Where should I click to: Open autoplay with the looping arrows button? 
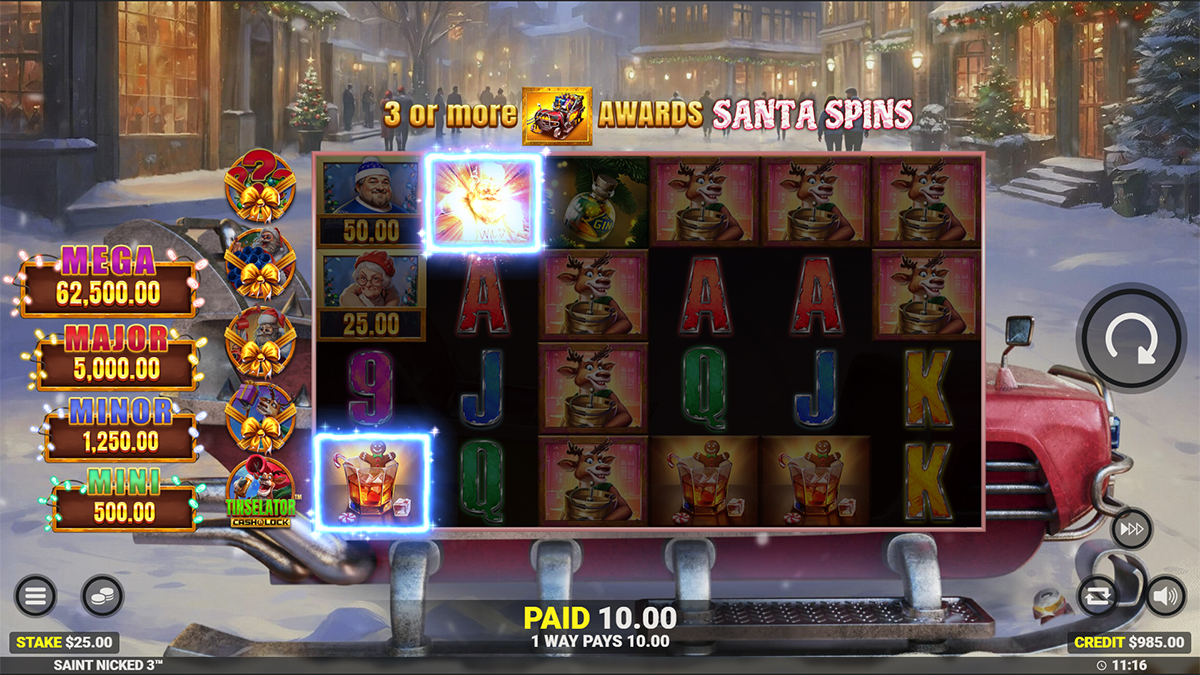coord(1097,595)
